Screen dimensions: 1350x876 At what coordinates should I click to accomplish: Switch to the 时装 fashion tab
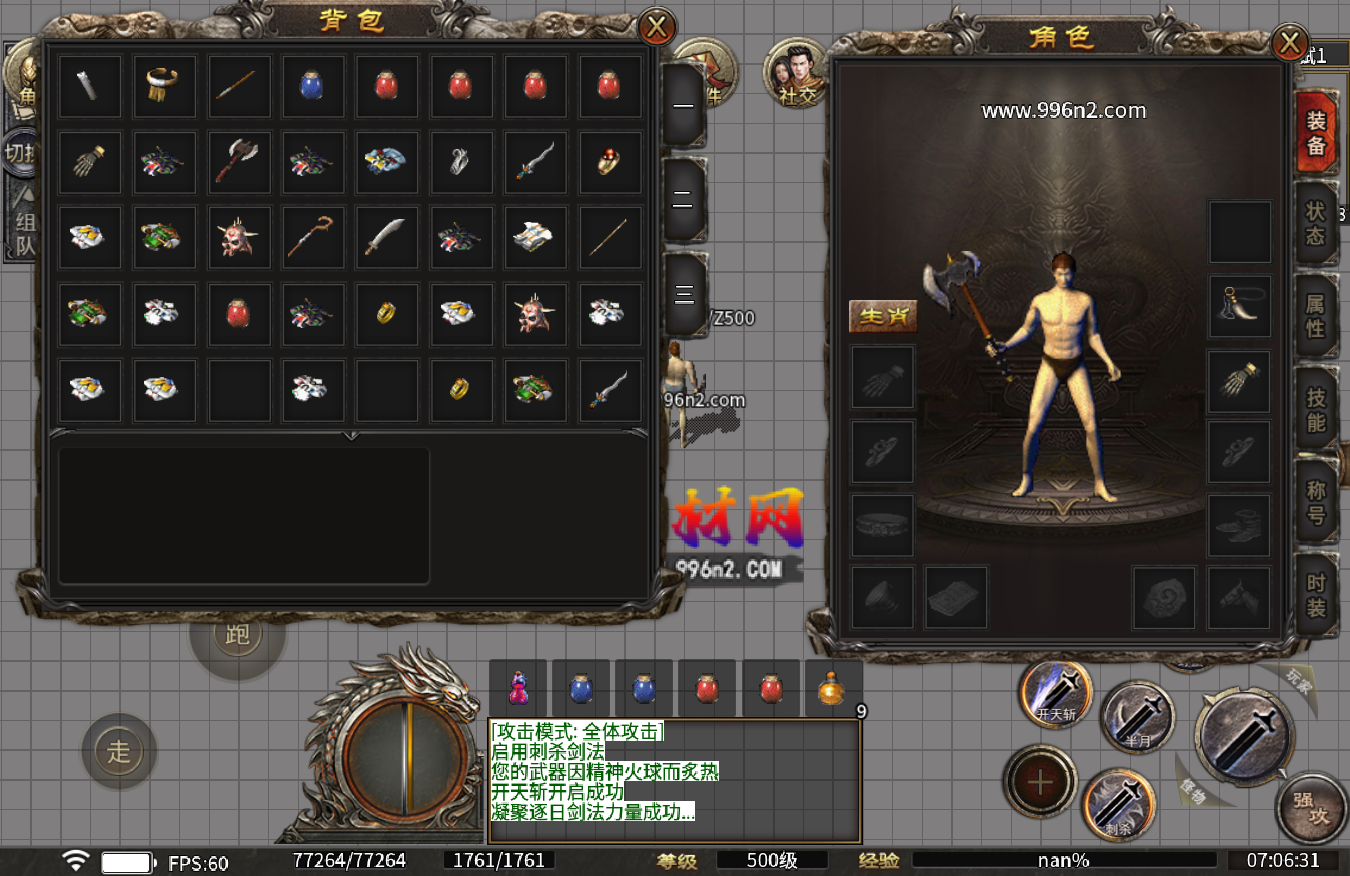pyautogui.click(x=1316, y=595)
